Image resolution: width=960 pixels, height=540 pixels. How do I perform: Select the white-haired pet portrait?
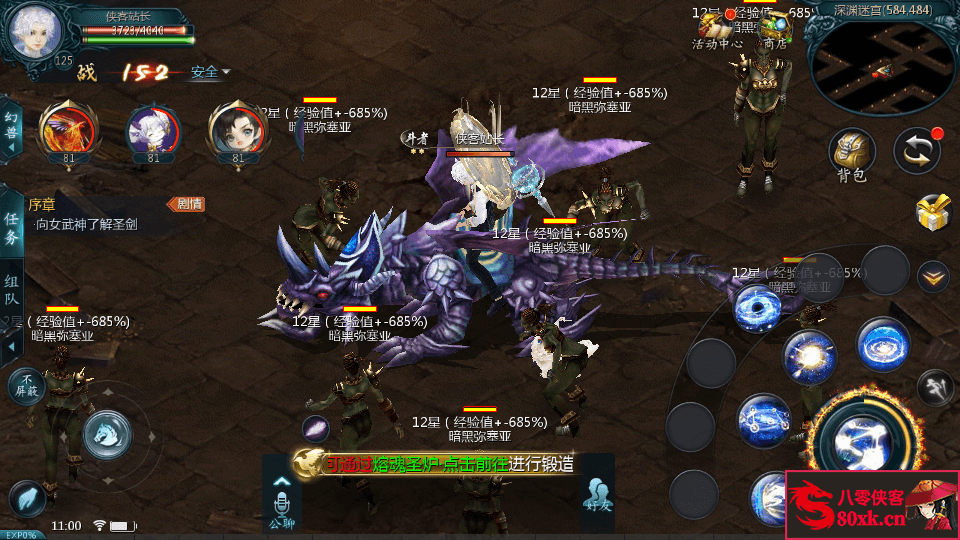[154, 129]
